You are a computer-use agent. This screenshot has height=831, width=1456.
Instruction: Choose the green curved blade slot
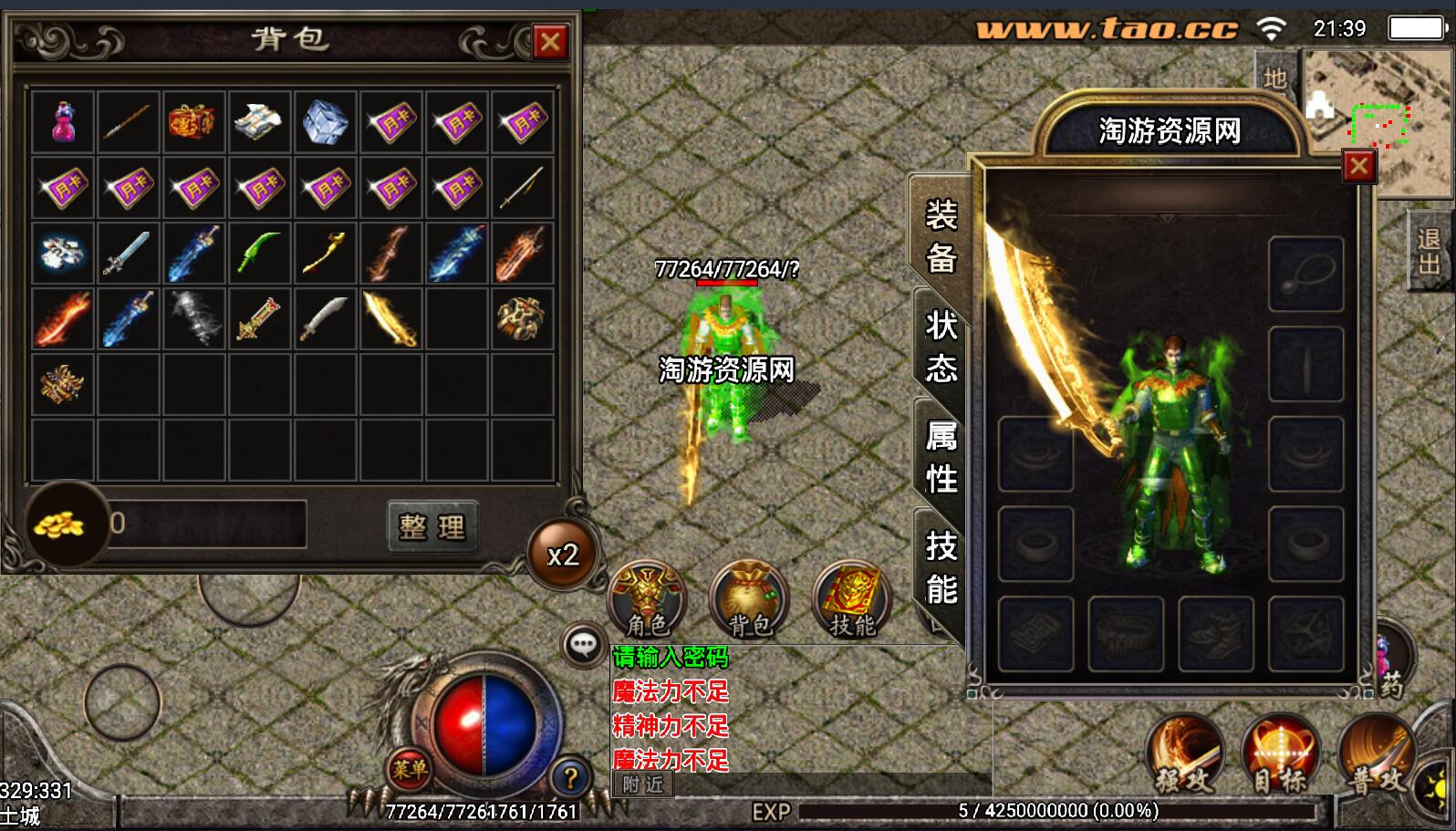pos(259,254)
